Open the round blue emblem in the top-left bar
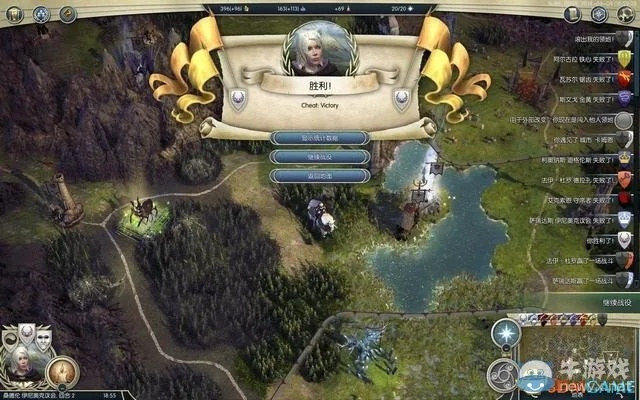 click(42, 14)
